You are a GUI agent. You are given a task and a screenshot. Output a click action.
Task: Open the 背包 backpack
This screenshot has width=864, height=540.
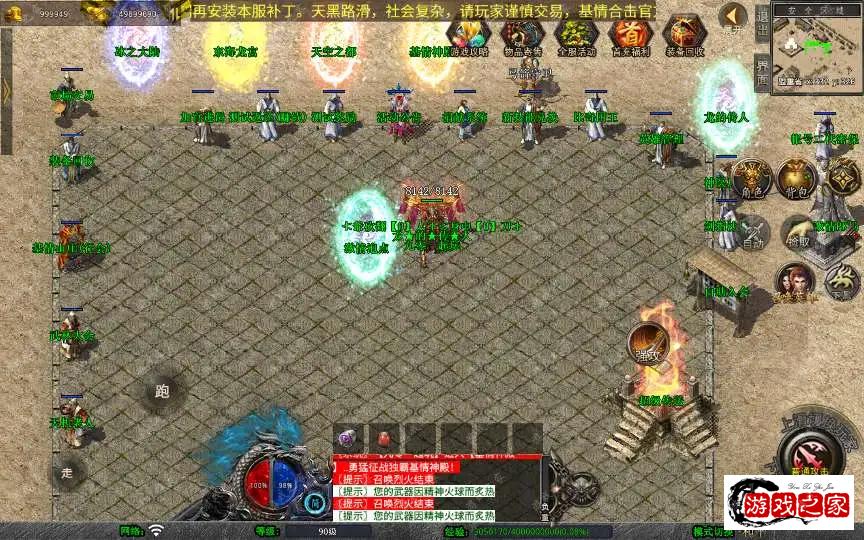[x=798, y=177]
